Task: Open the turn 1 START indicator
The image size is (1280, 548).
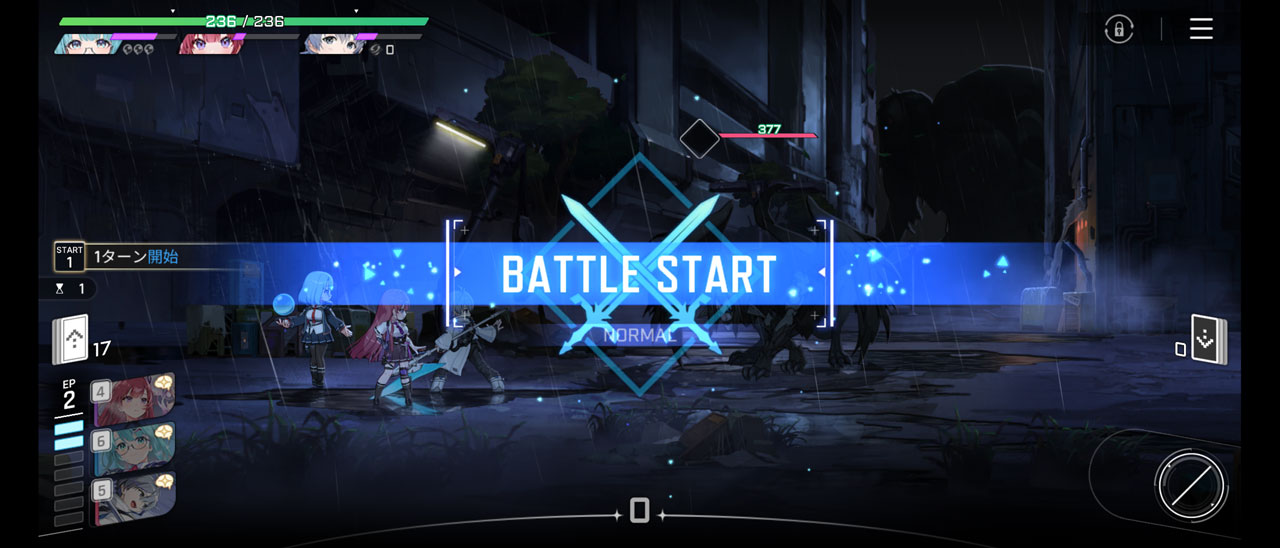Action: tap(69, 256)
